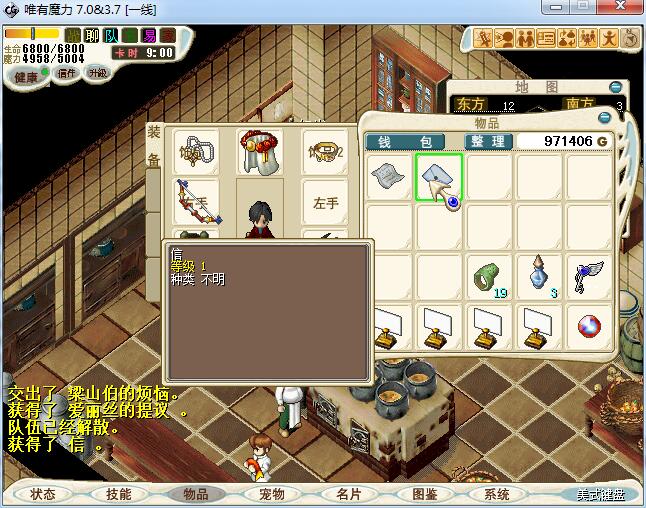Open the 系统 system menu
This screenshot has width=646, height=508.
click(497, 494)
